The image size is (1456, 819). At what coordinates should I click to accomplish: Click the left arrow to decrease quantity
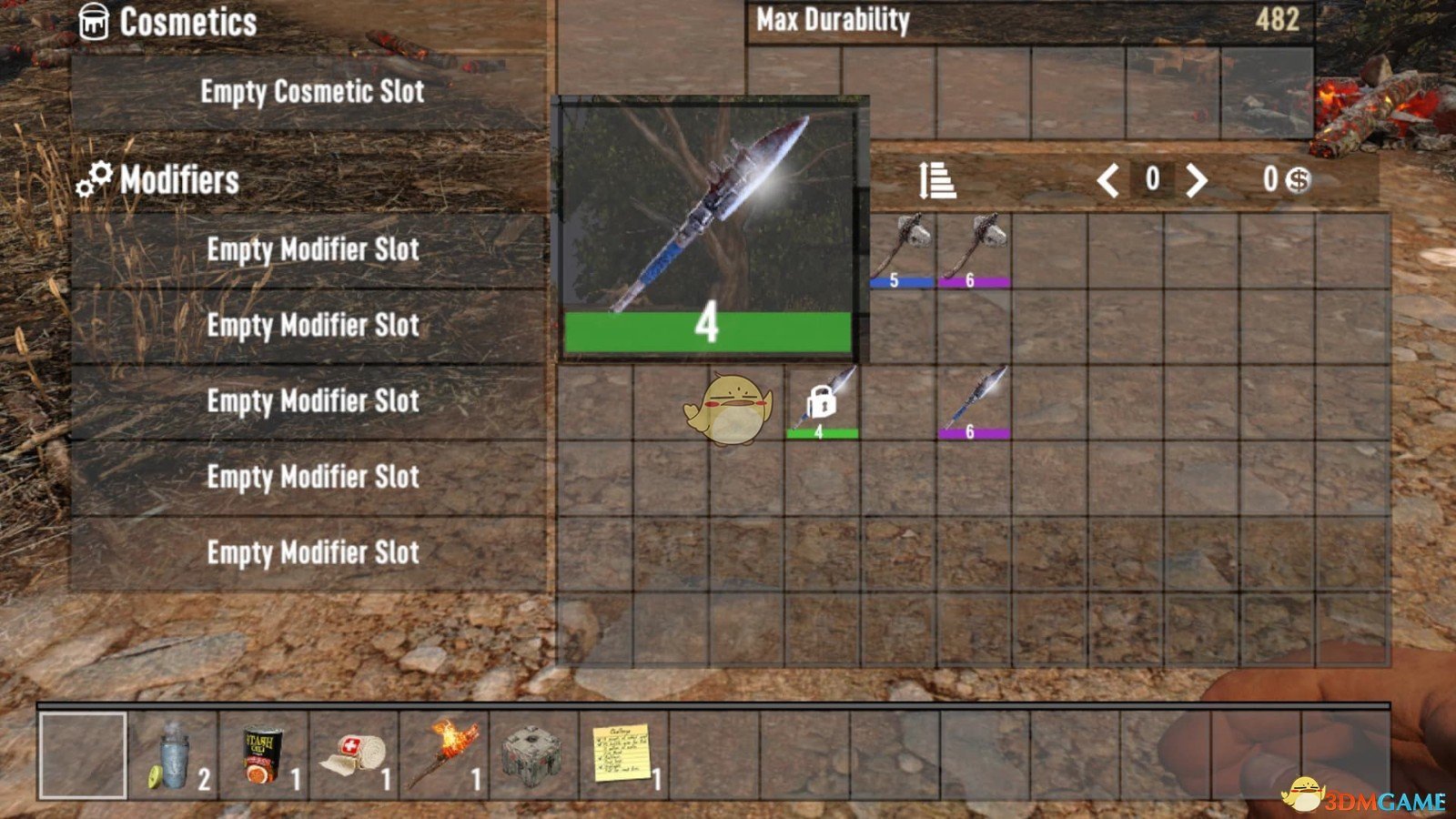(1111, 181)
